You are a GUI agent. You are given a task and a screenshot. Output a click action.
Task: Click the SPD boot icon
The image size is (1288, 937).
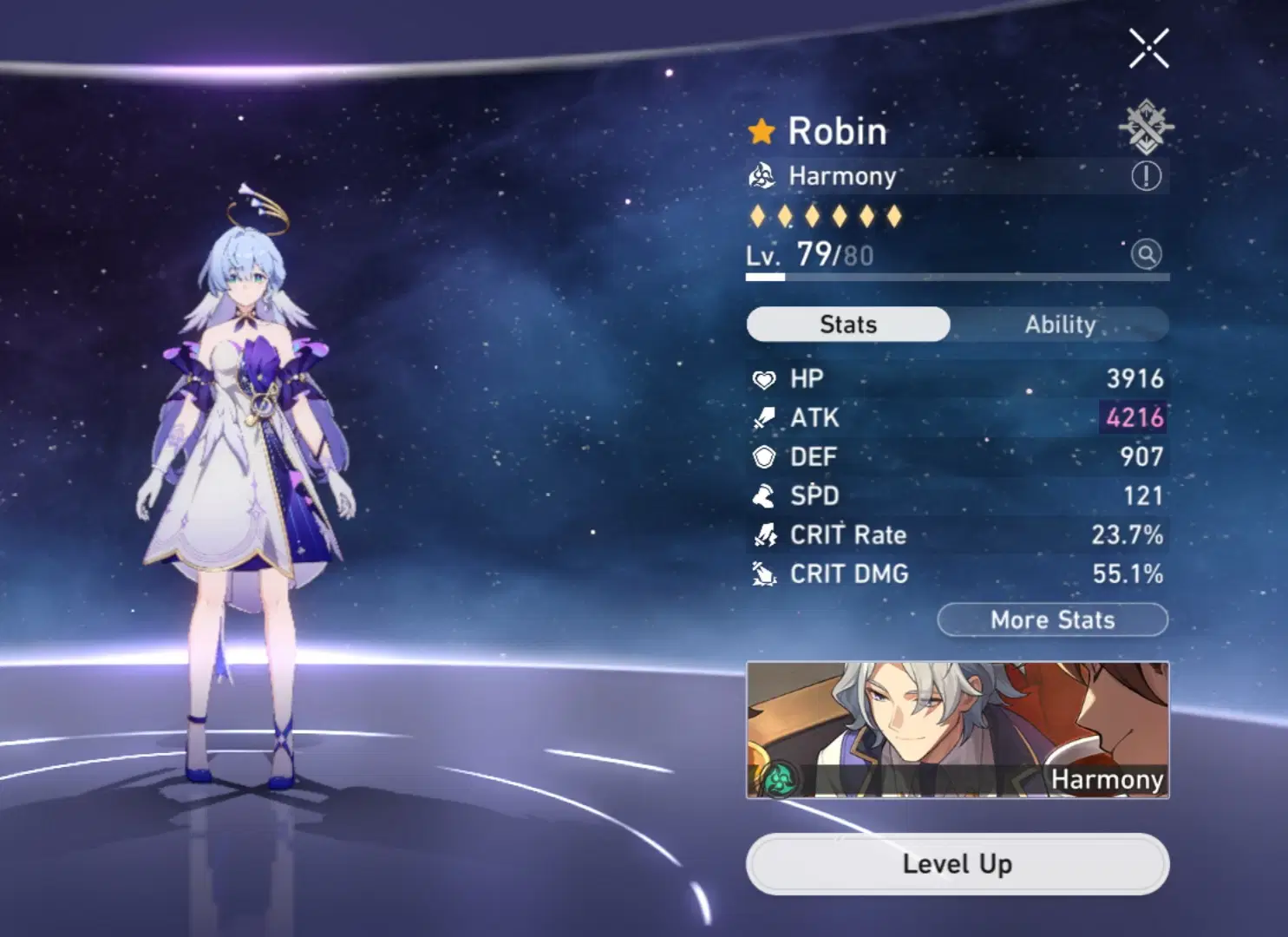pyautogui.click(x=762, y=495)
